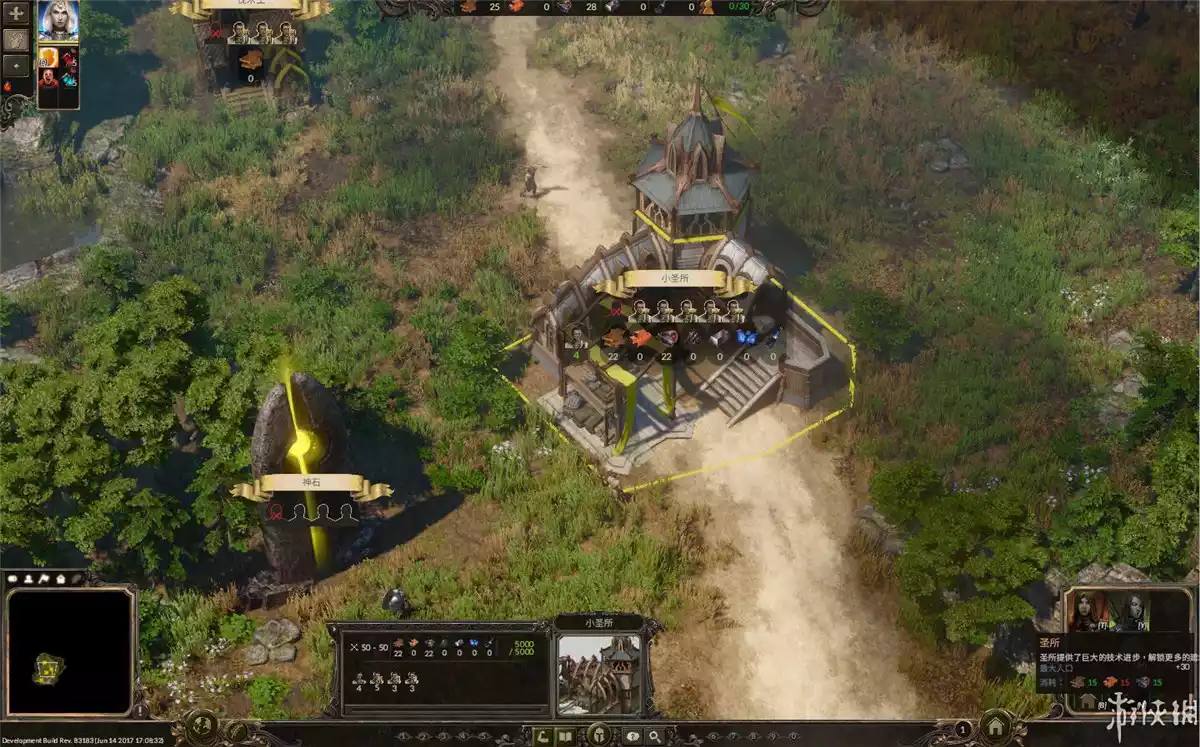
Task: Open the question mark help button
Action: [632, 736]
